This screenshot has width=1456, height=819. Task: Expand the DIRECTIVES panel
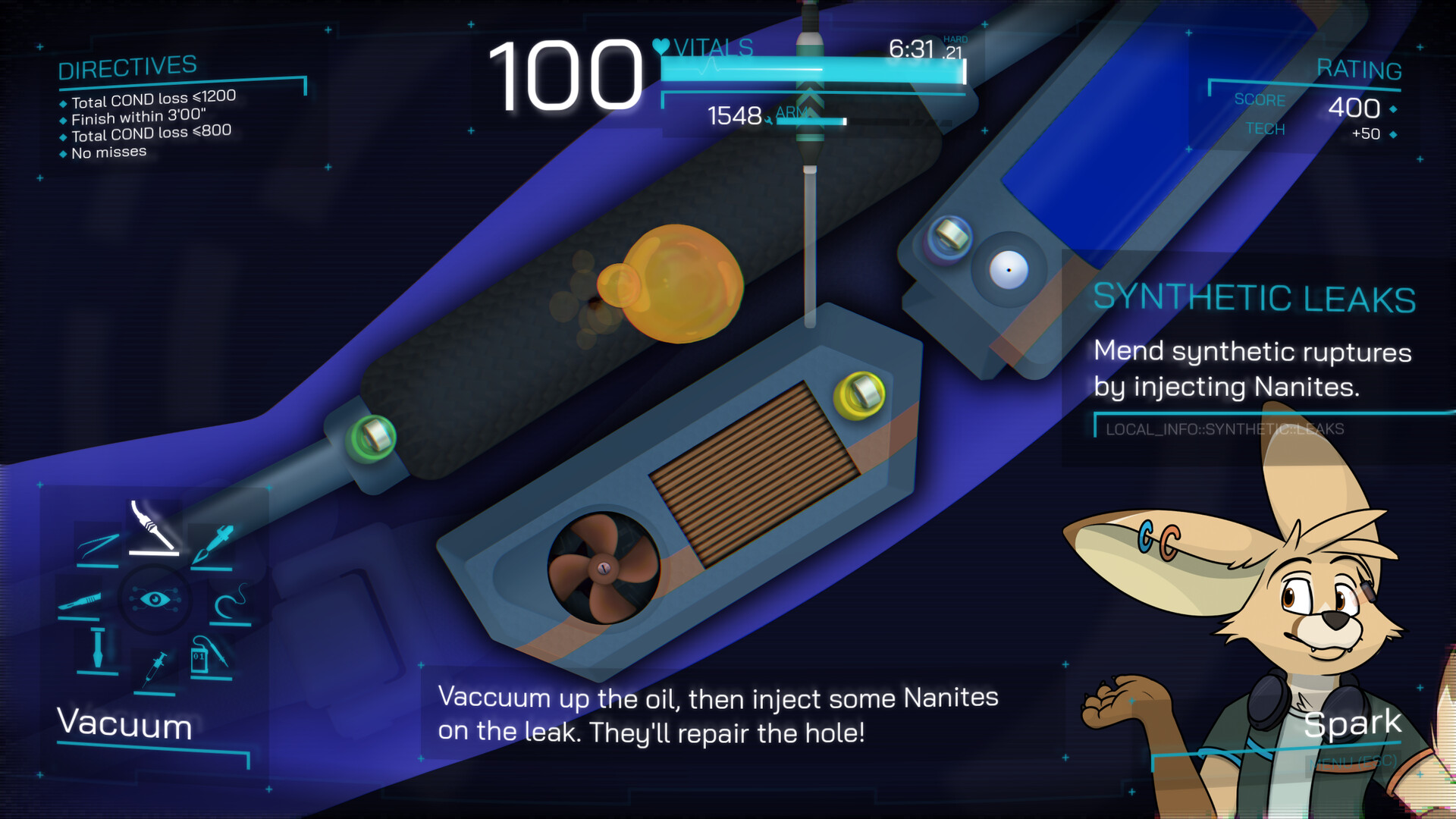pyautogui.click(x=125, y=68)
